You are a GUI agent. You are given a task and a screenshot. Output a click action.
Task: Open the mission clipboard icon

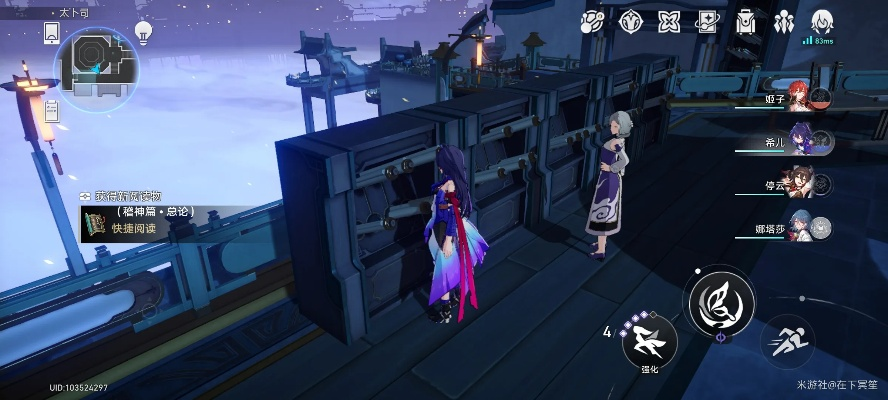pos(706,21)
